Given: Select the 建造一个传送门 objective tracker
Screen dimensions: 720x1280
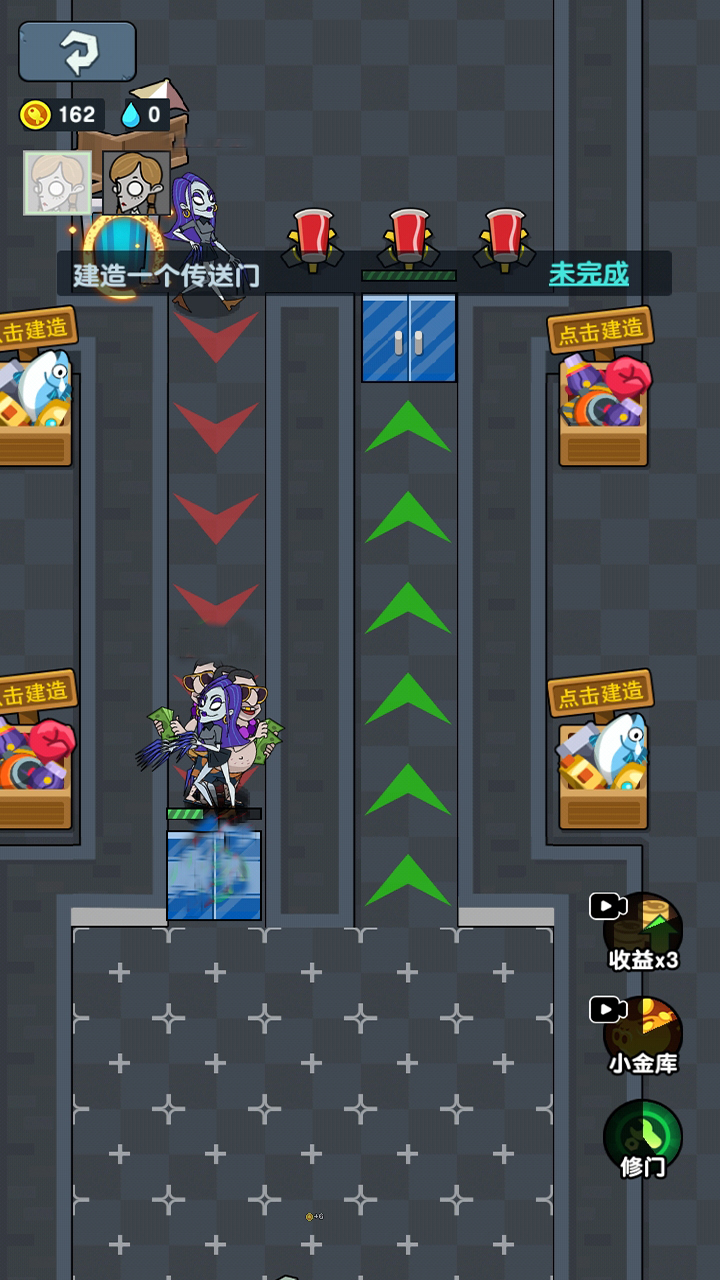Looking at the screenshot, I should 167,275.
